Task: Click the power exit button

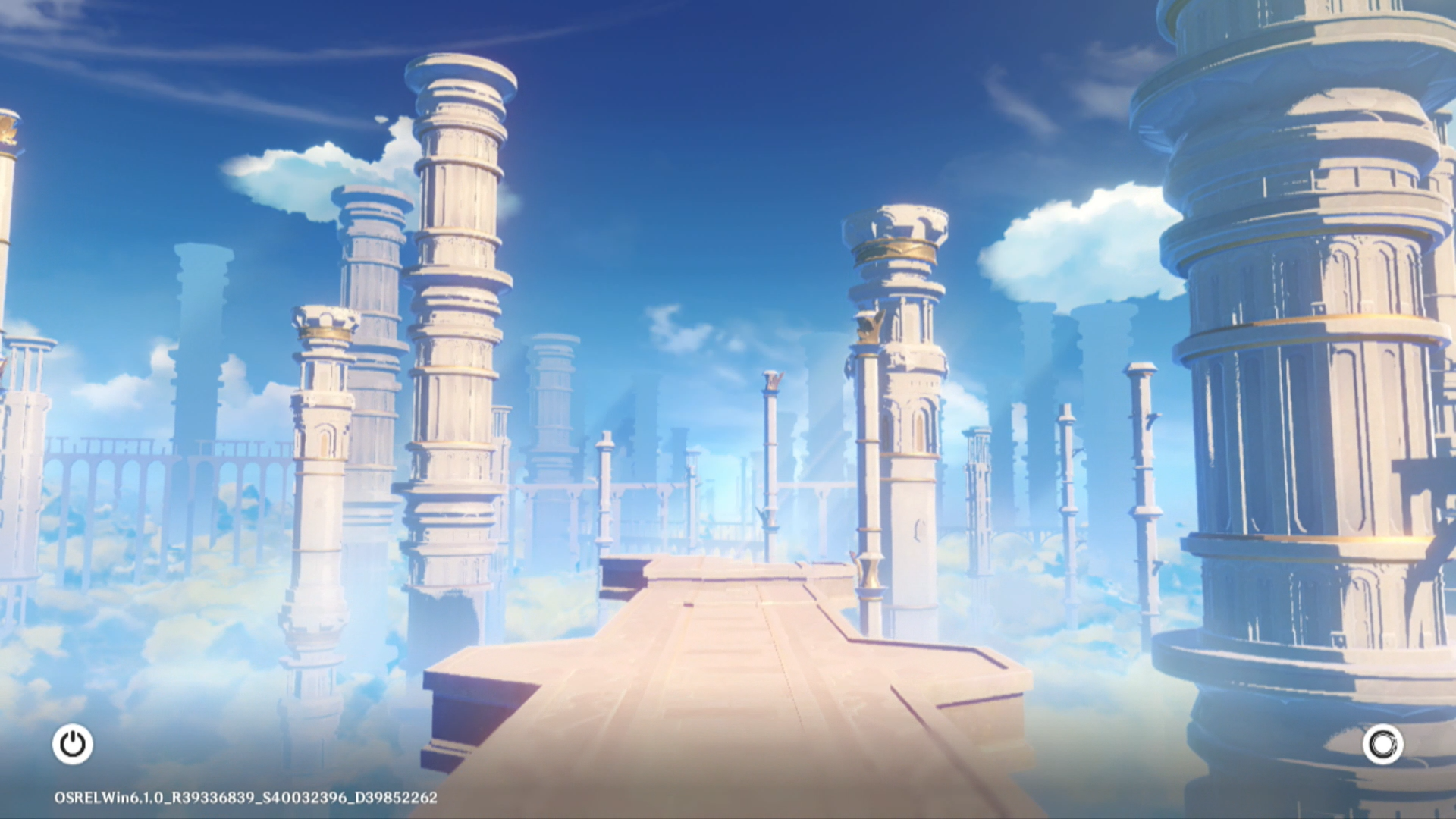Action: pos(73,744)
